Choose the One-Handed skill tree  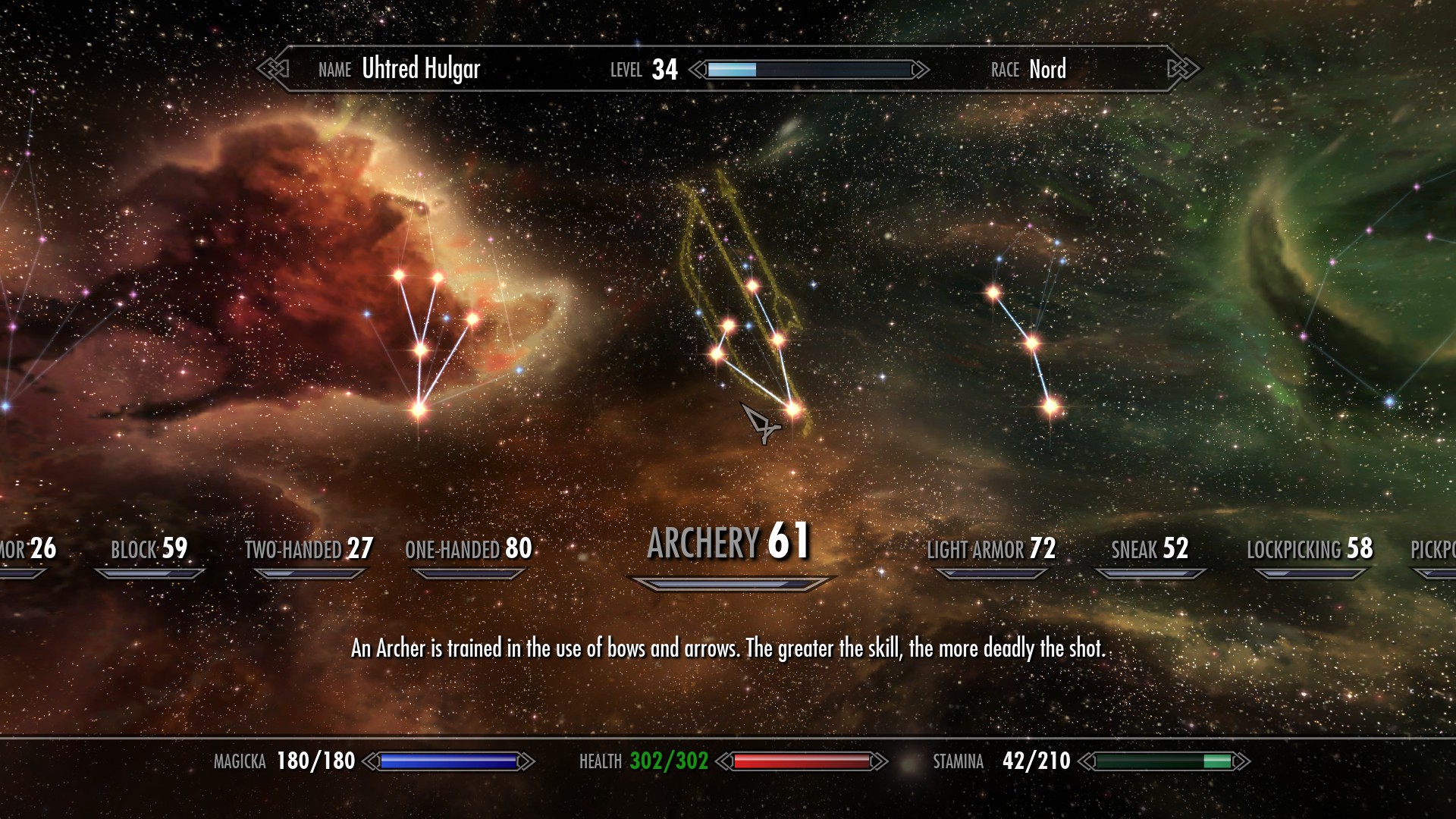(469, 549)
